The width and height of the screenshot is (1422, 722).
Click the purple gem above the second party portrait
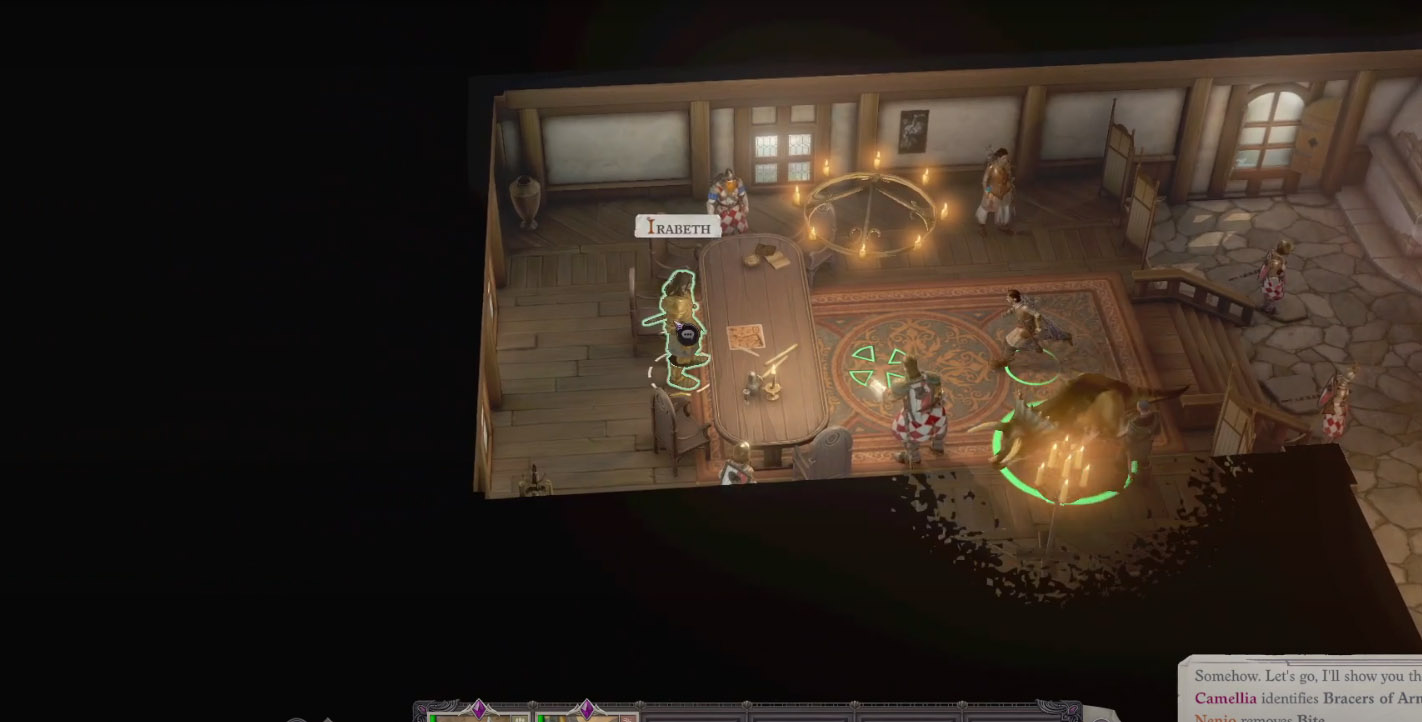click(x=587, y=708)
